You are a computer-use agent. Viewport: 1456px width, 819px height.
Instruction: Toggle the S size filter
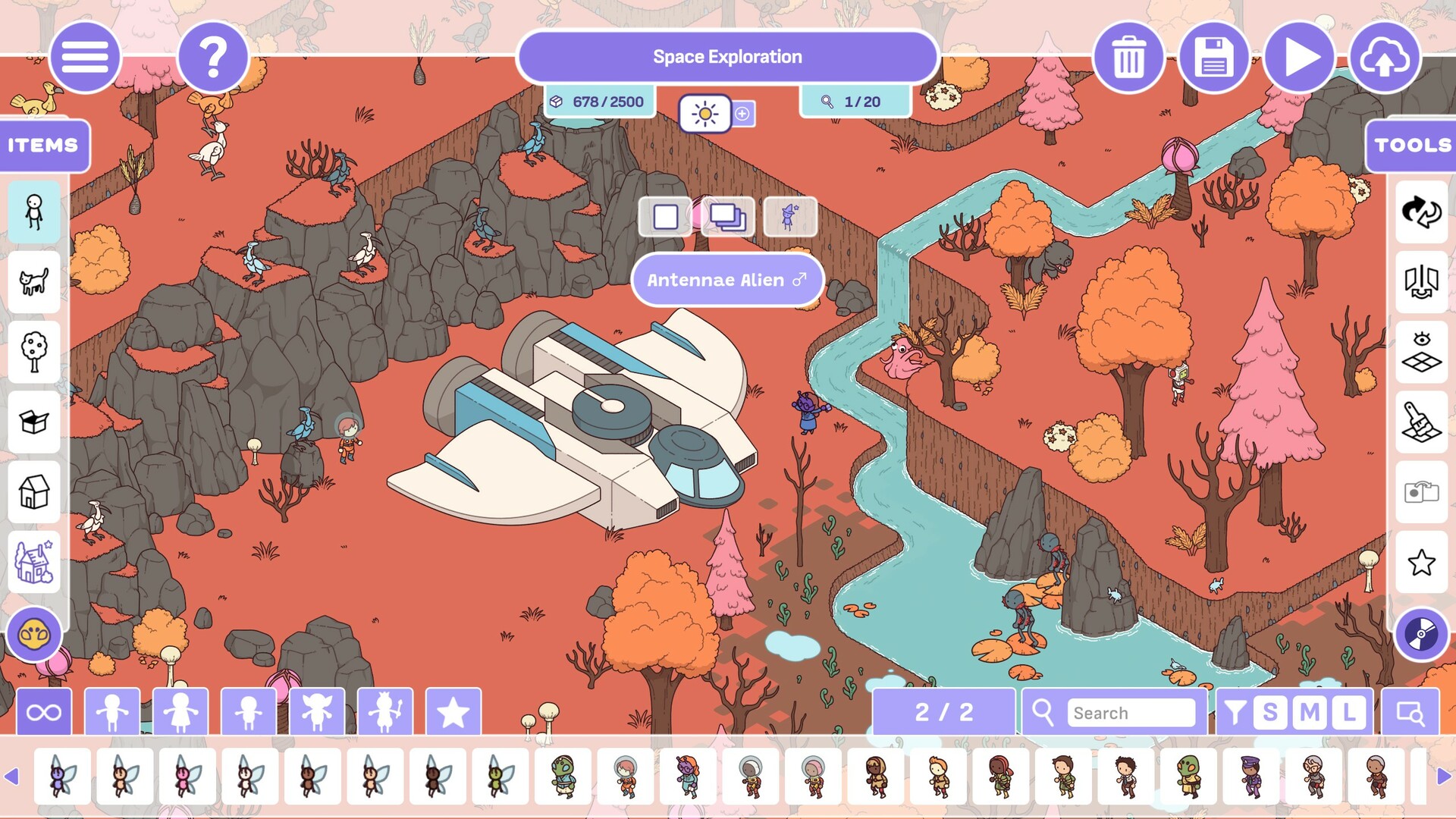pyautogui.click(x=1271, y=713)
